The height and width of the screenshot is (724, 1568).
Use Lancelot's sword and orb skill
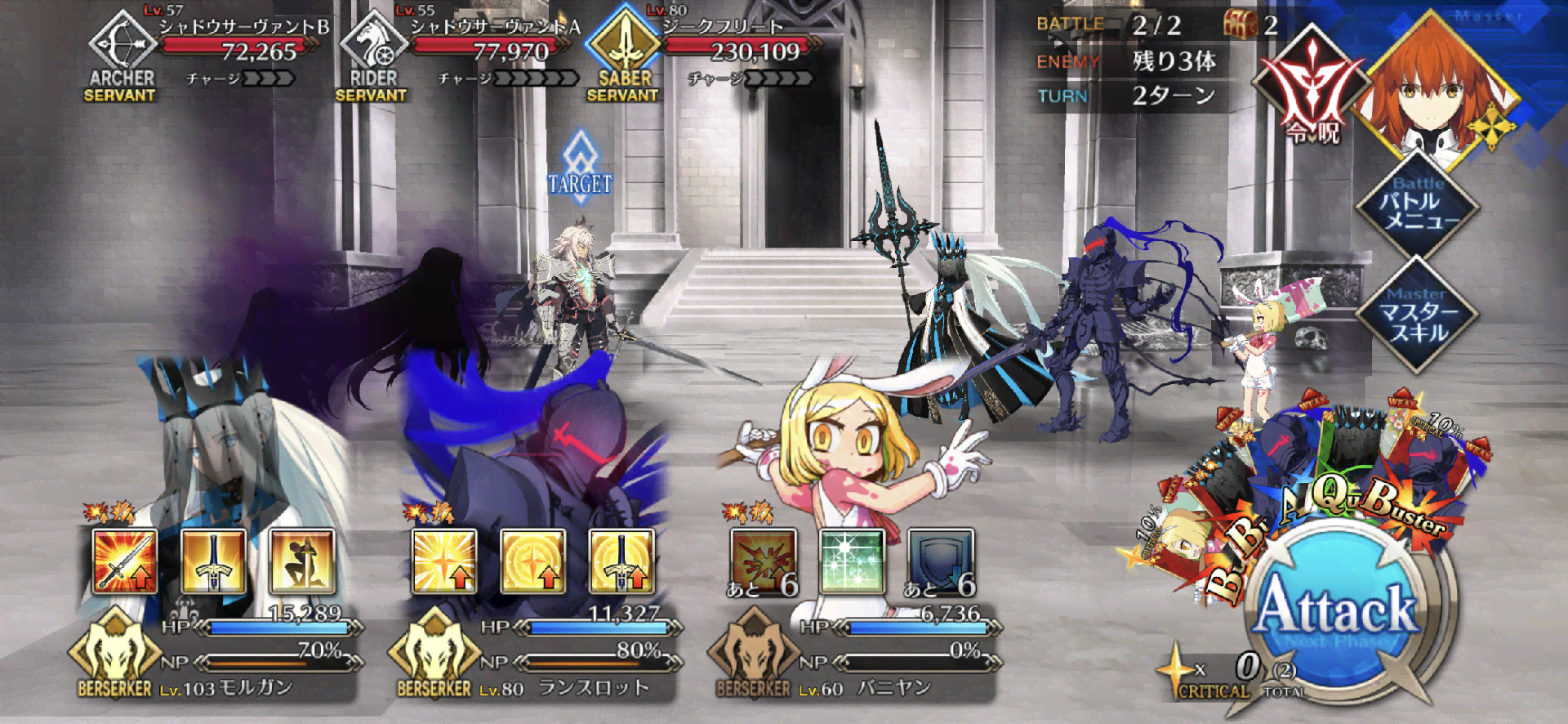pos(621,561)
